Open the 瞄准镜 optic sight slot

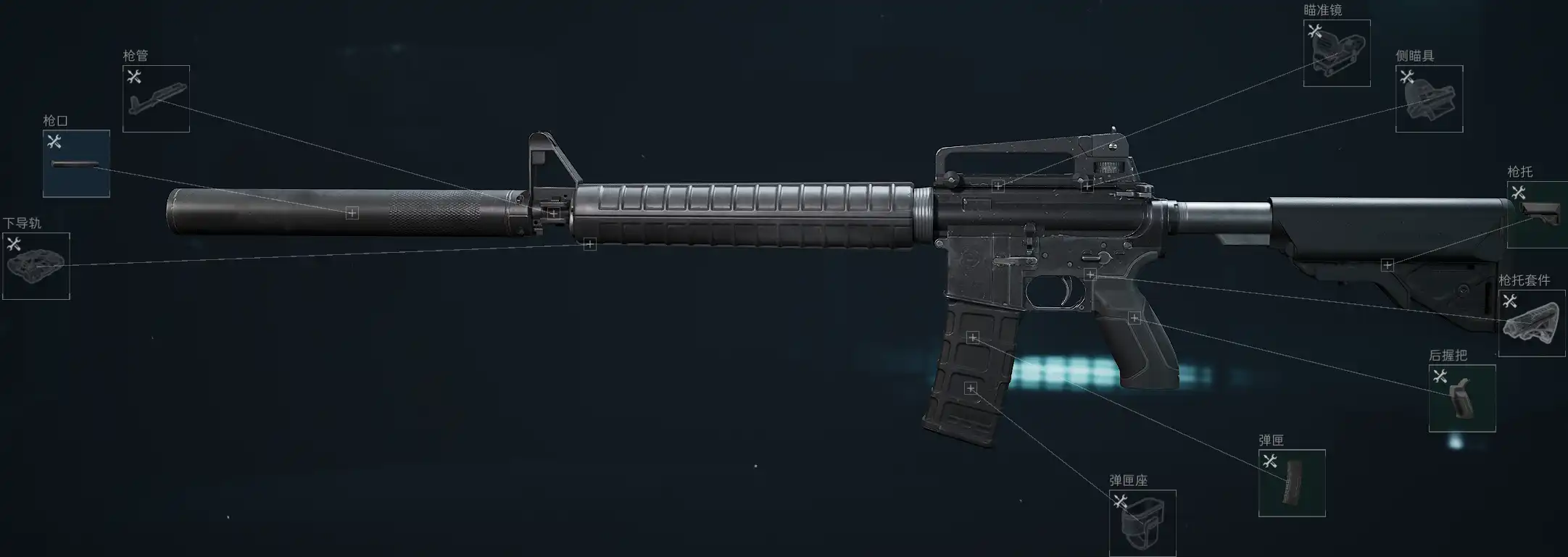point(1336,54)
